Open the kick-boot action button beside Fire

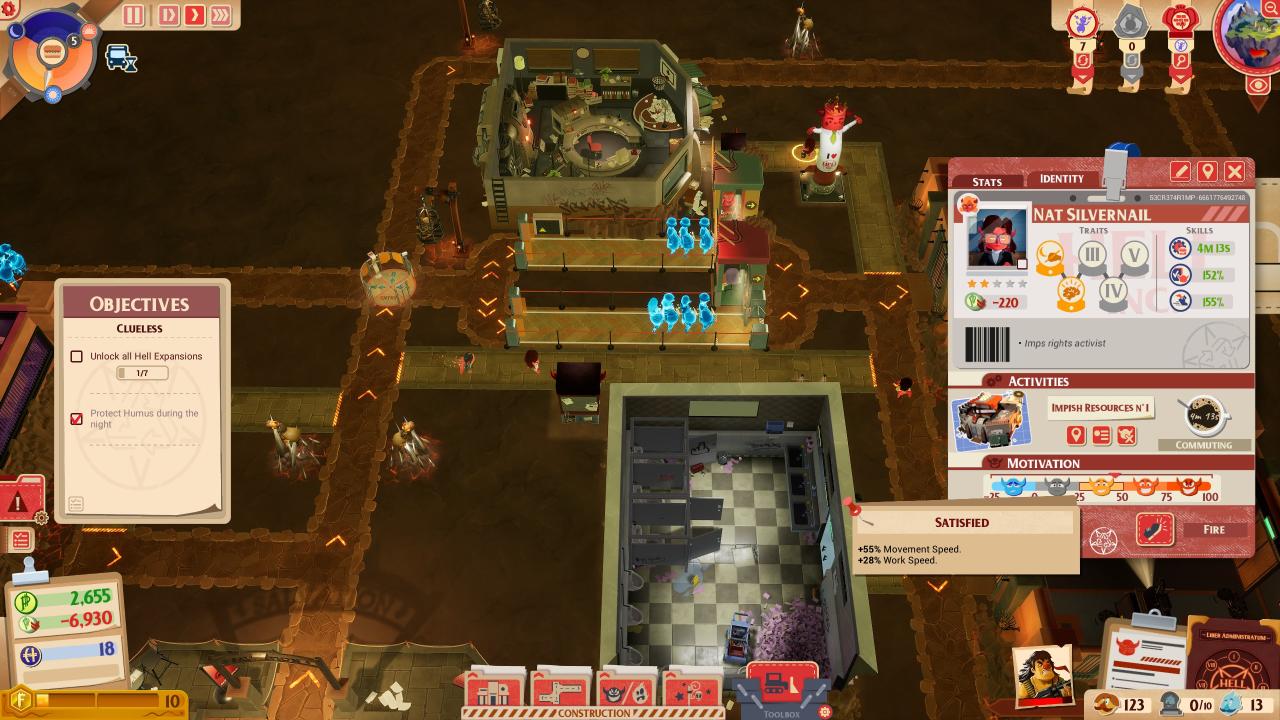[x=1155, y=529]
